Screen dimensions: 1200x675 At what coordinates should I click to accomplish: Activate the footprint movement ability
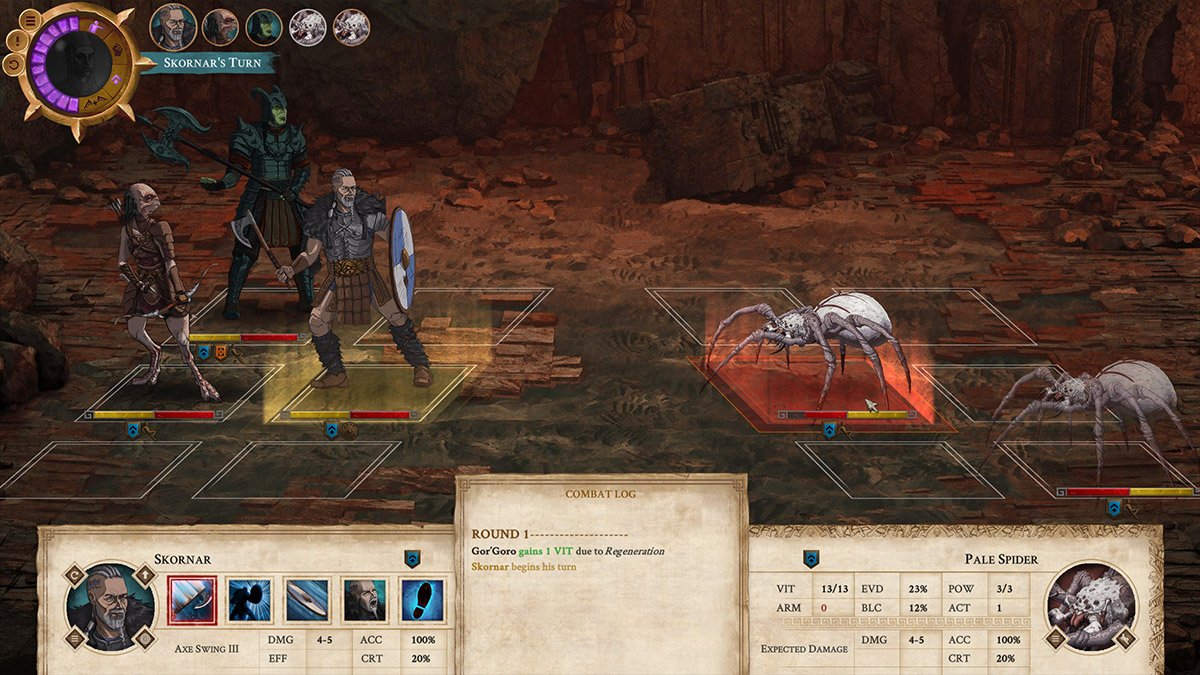(421, 601)
